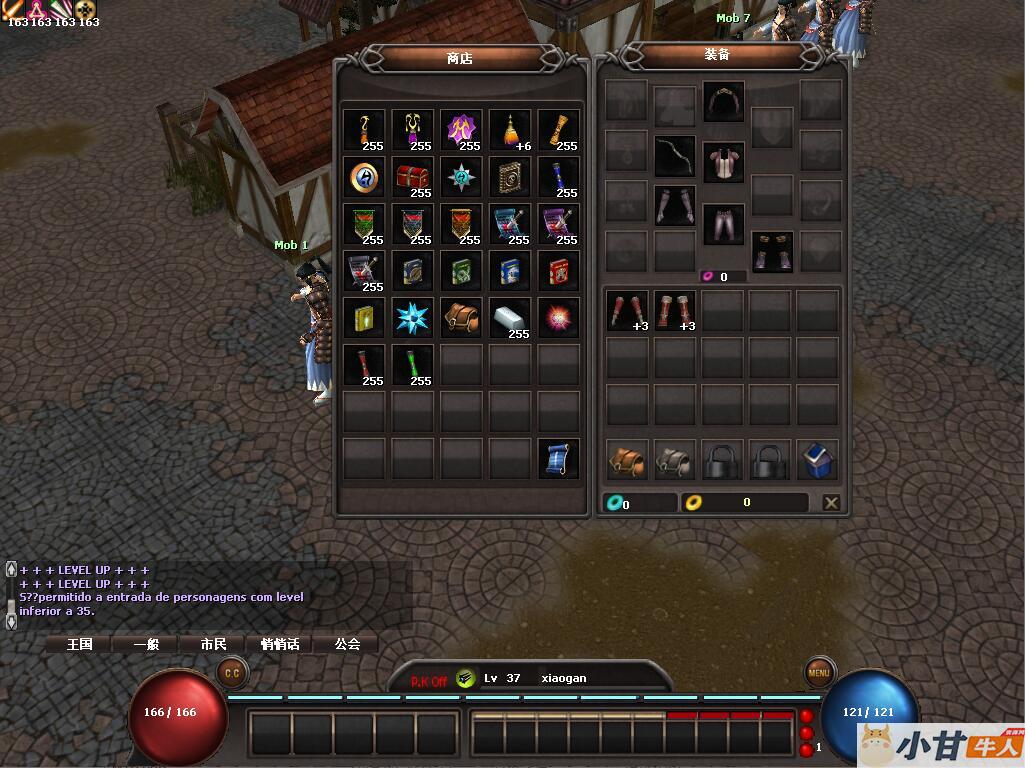The height and width of the screenshot is (768, 1025).
Task: Close the equipment window with X
Action: click(x=831, y=503)
